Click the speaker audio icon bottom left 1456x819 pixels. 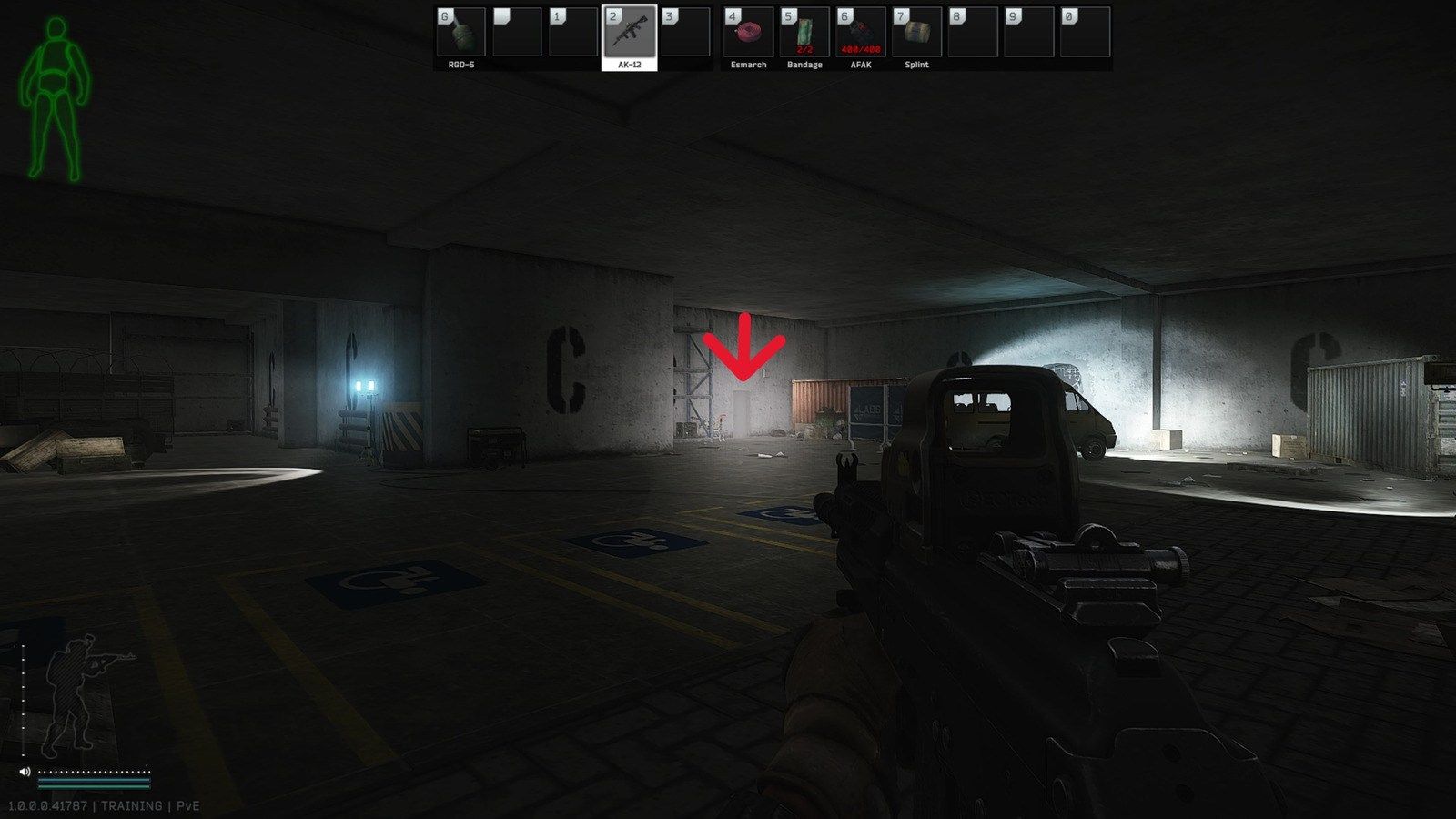(x=25, y=772)
